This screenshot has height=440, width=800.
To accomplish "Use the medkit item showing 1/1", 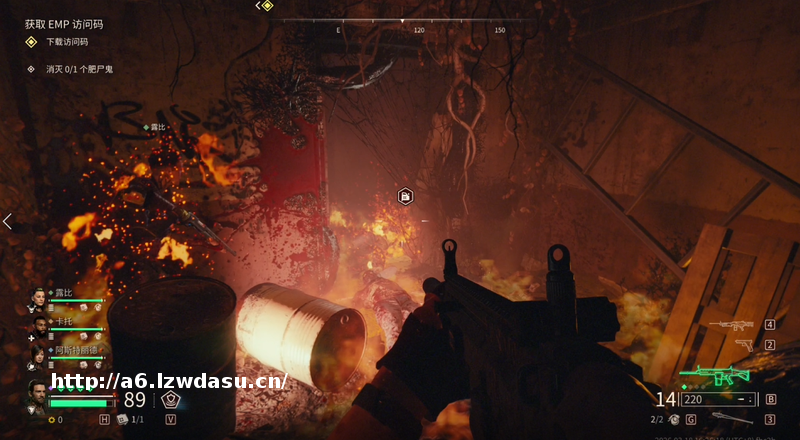I will [123, 419].
